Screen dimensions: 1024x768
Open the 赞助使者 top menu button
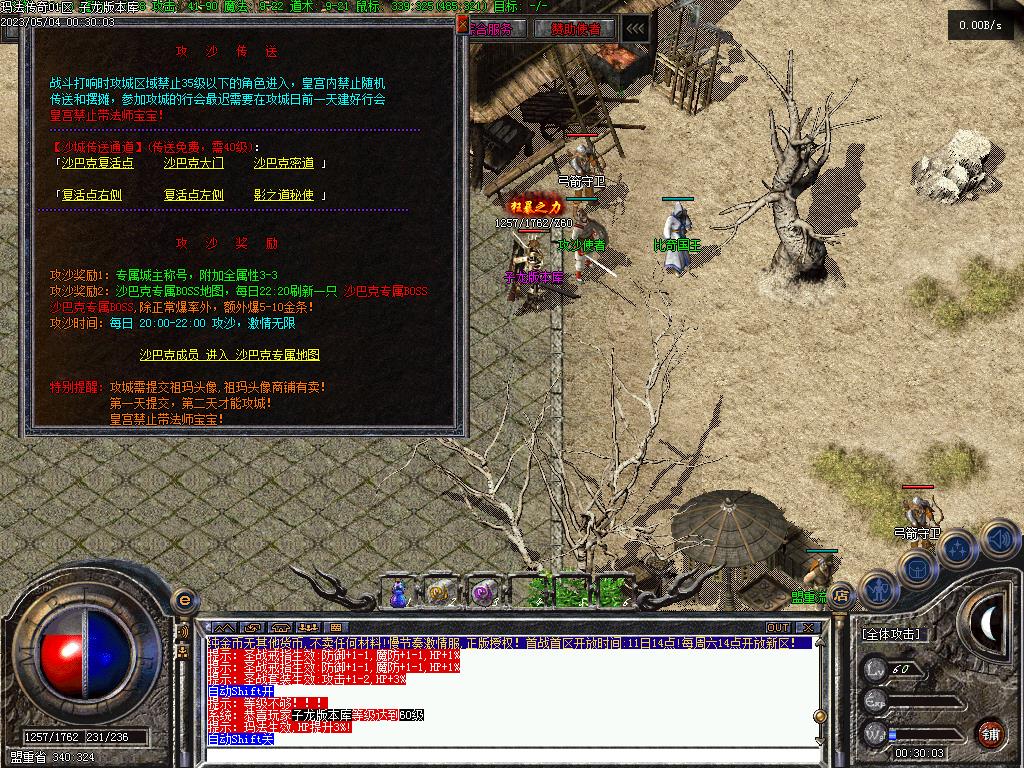(573, 29)
